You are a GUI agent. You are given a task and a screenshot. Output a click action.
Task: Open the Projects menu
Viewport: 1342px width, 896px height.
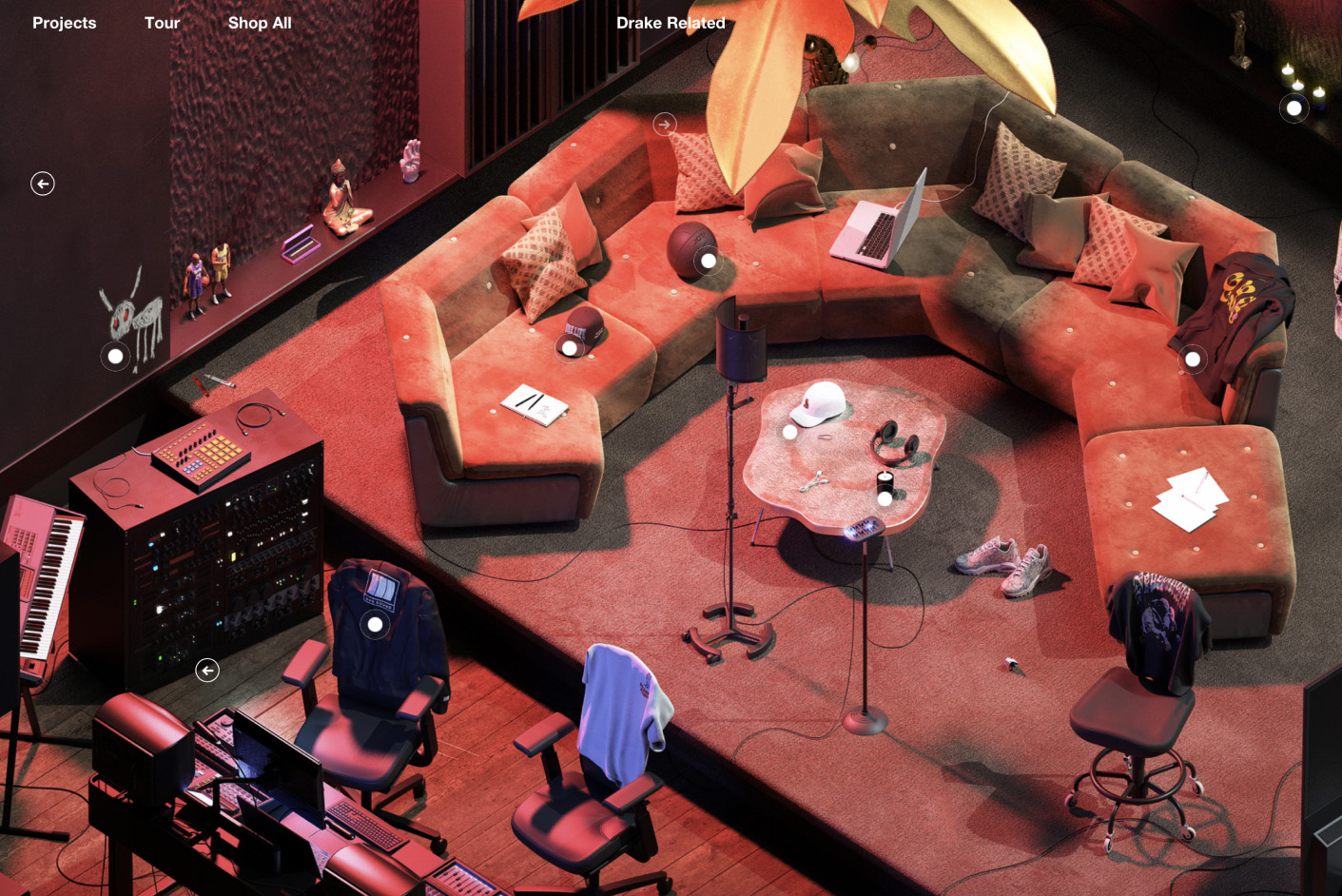pos(64,23)
